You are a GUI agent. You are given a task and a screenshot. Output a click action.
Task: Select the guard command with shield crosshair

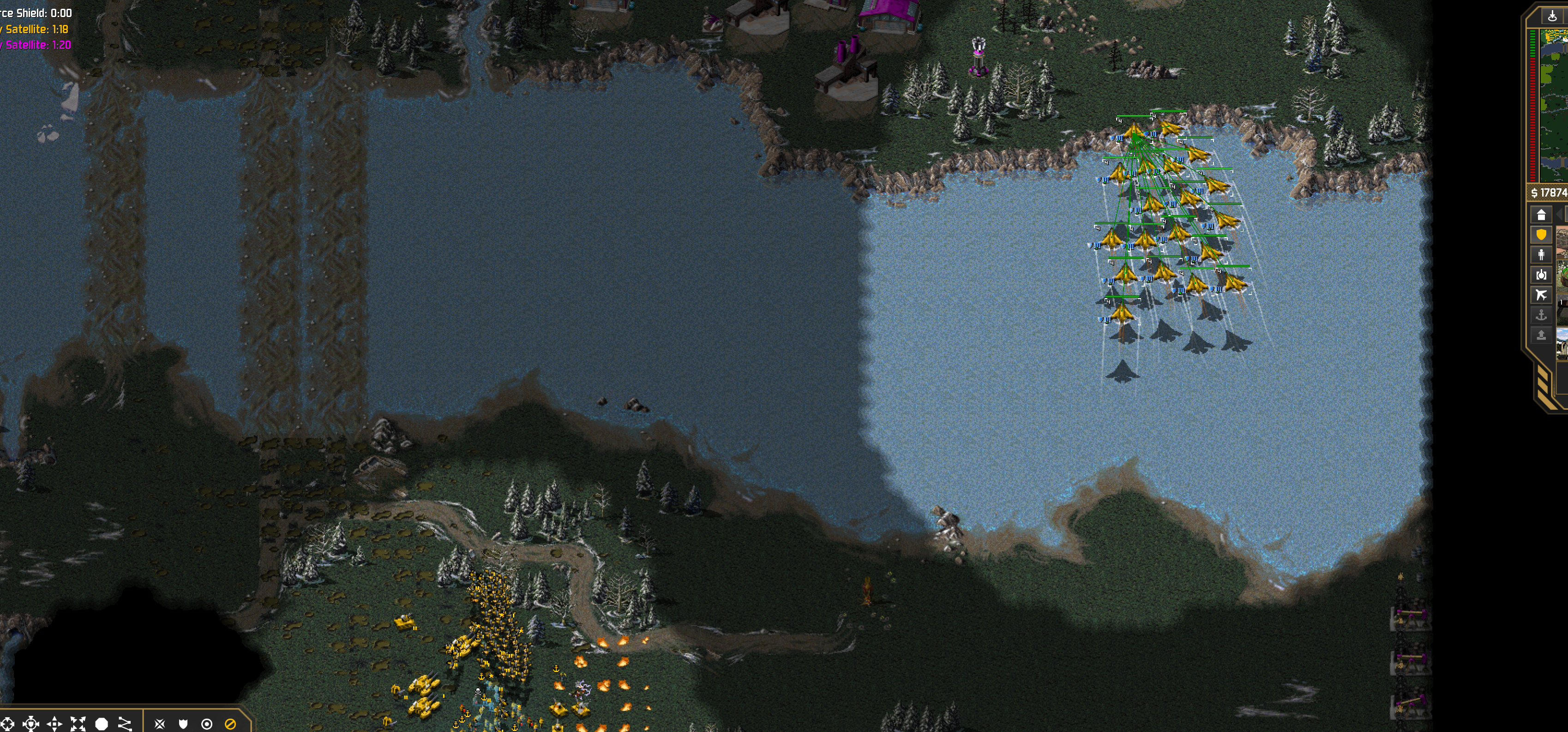pyautogui.click(x=31, y=724)
